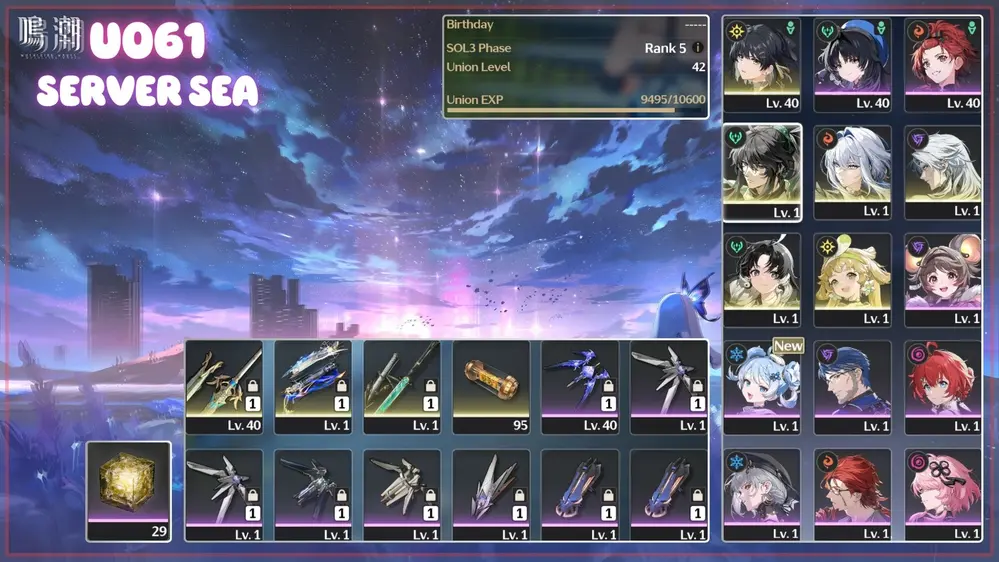Select the green-bladed broadsword weapon slot
The height and width of the screenshot is (562, 999).
[x=402, y=385]
